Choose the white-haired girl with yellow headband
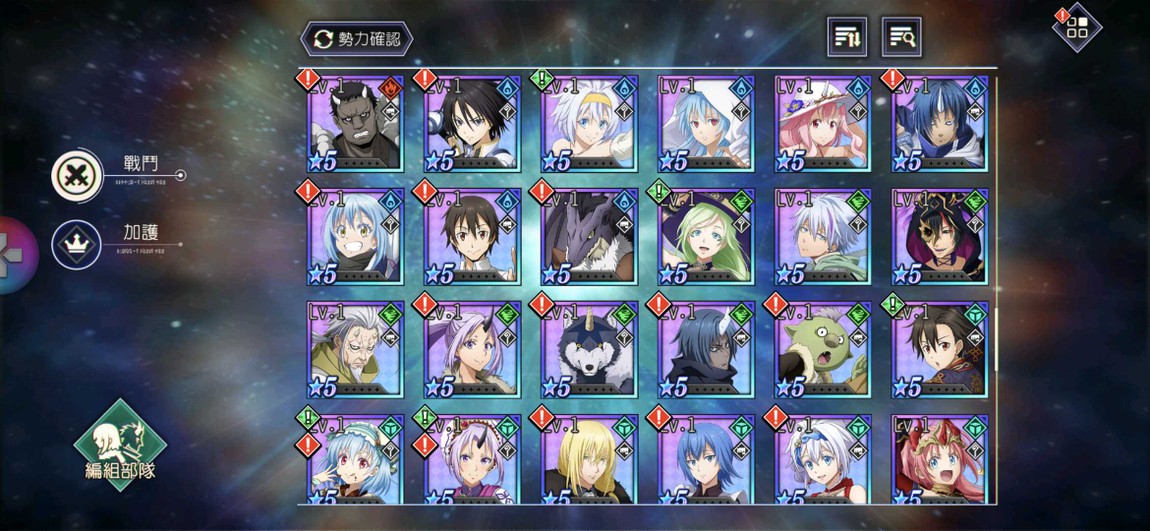This screenshot has height=531, width=1150. [x=589, y=124]
